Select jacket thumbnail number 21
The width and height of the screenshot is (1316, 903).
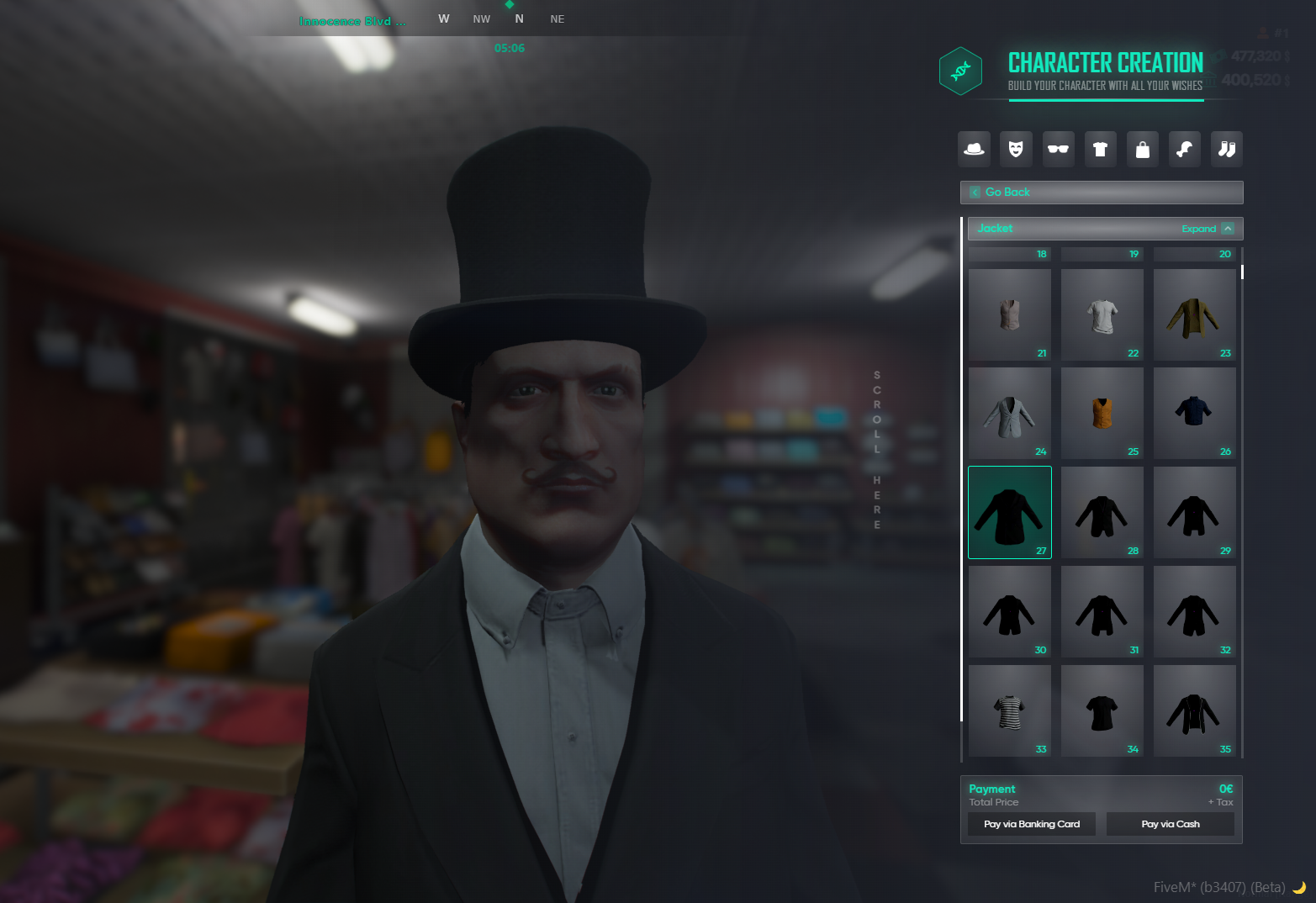[1010, 314]
